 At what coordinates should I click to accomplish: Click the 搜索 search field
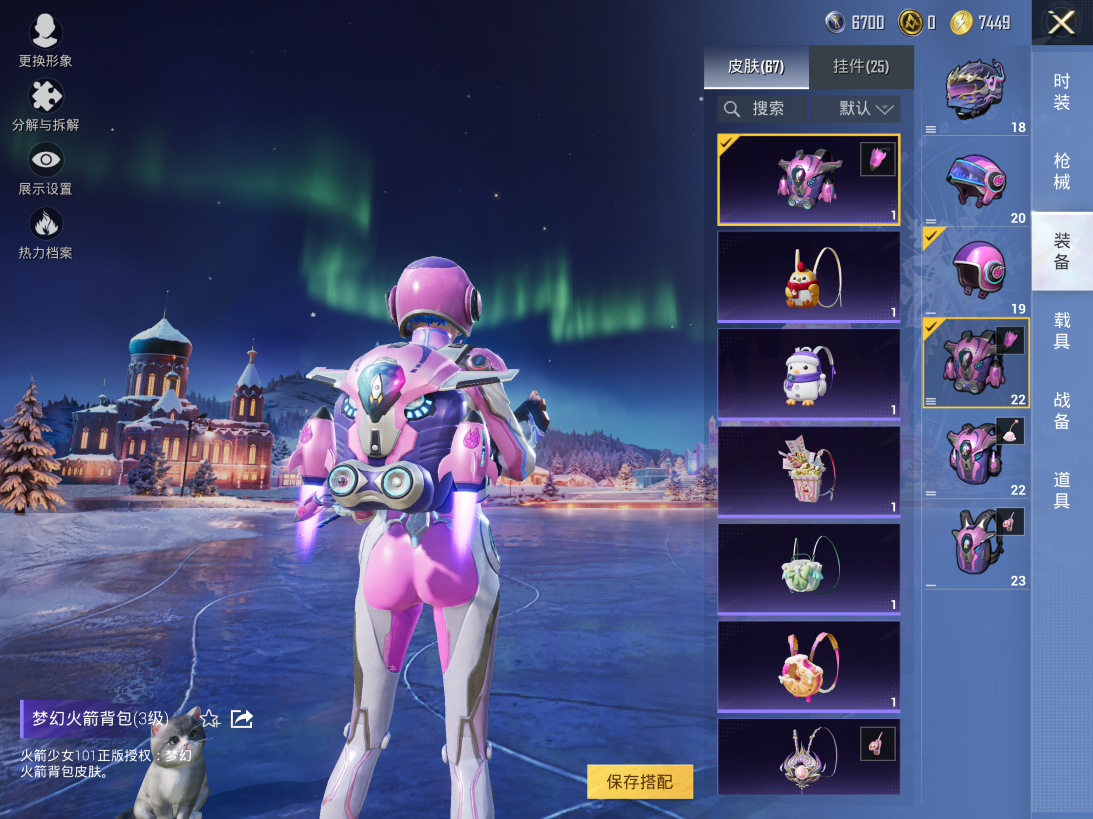pyautogui.click(x=762, y=109)
